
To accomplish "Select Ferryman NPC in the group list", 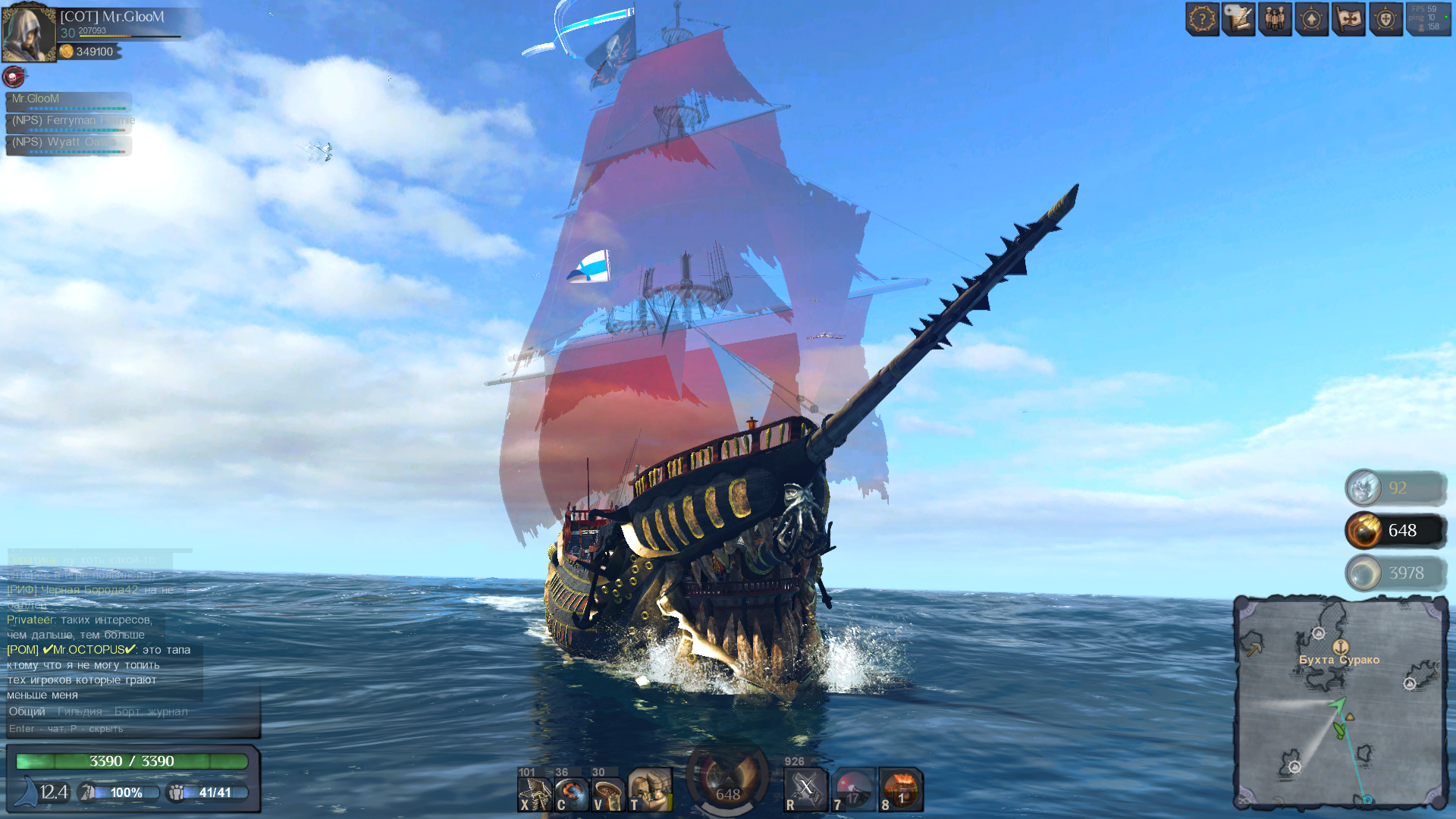I will point(68,121).
